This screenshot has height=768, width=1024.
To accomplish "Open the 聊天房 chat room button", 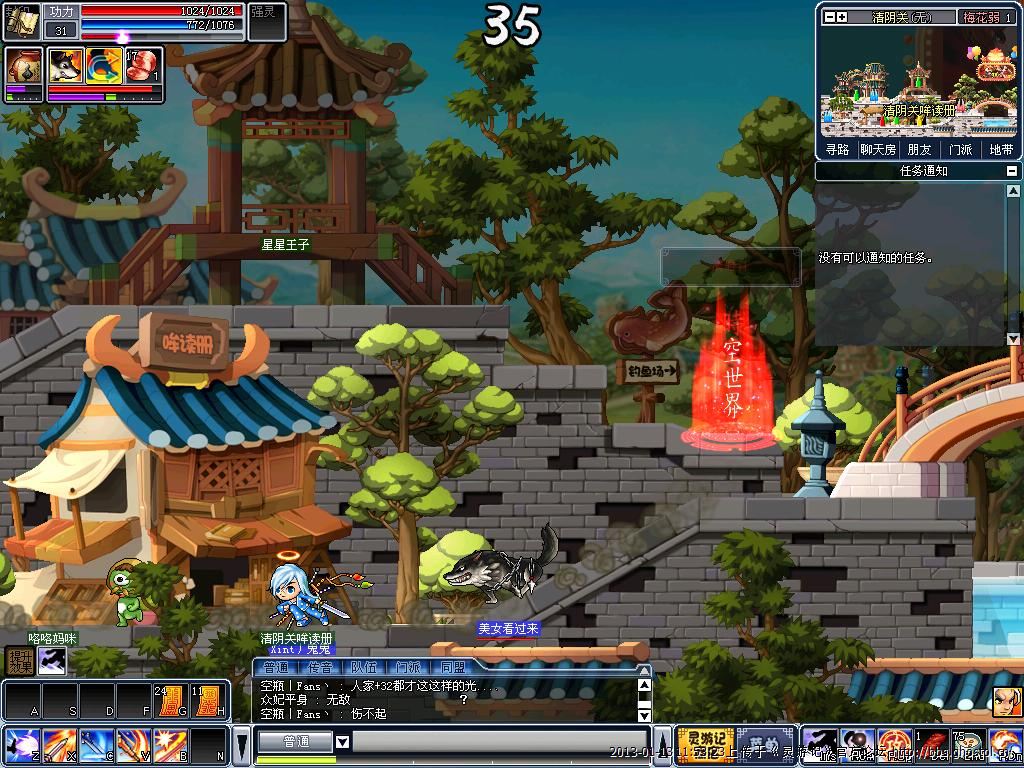I will (x=878, y=149).
